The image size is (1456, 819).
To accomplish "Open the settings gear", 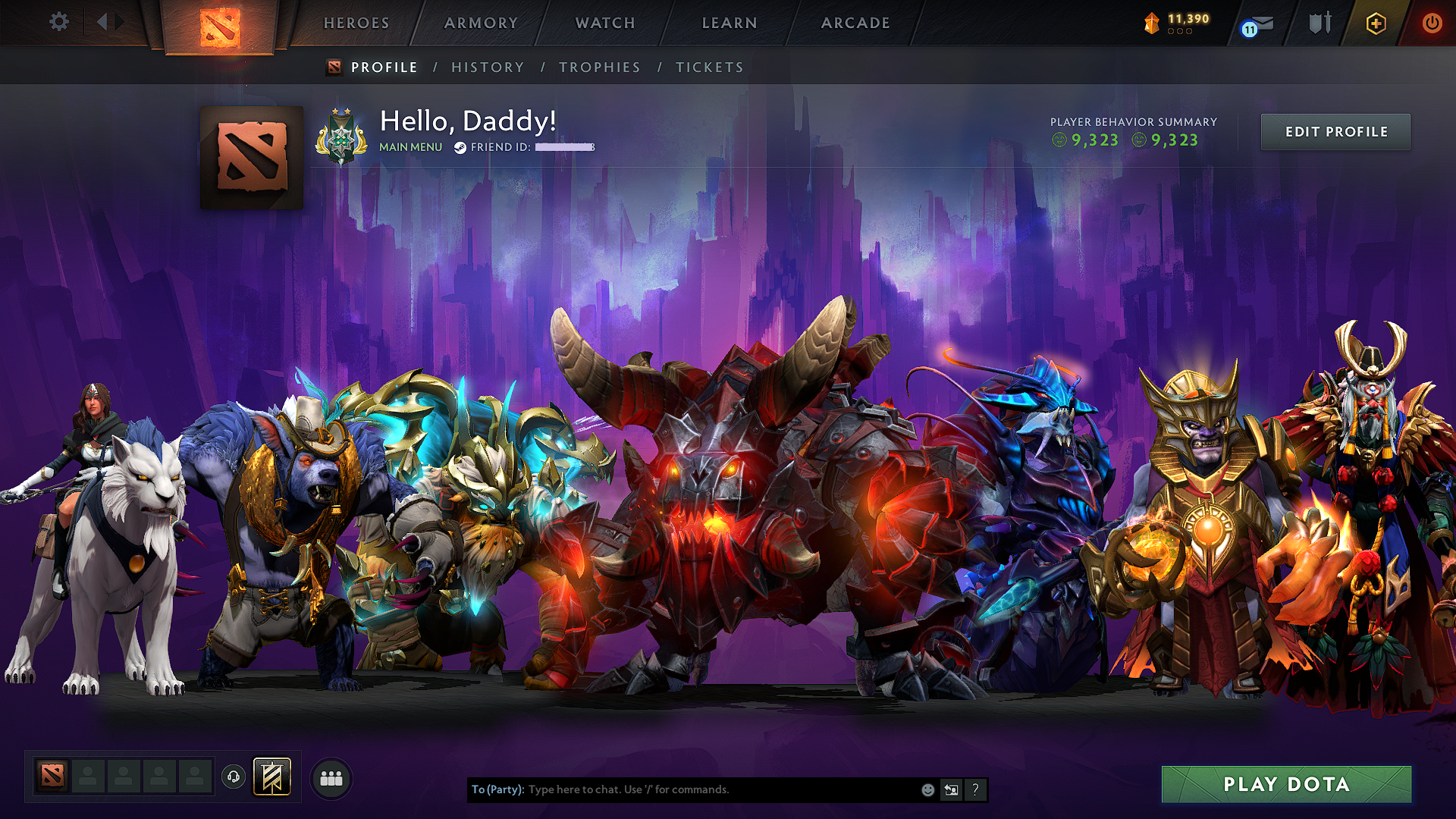I will coord(58,23).
